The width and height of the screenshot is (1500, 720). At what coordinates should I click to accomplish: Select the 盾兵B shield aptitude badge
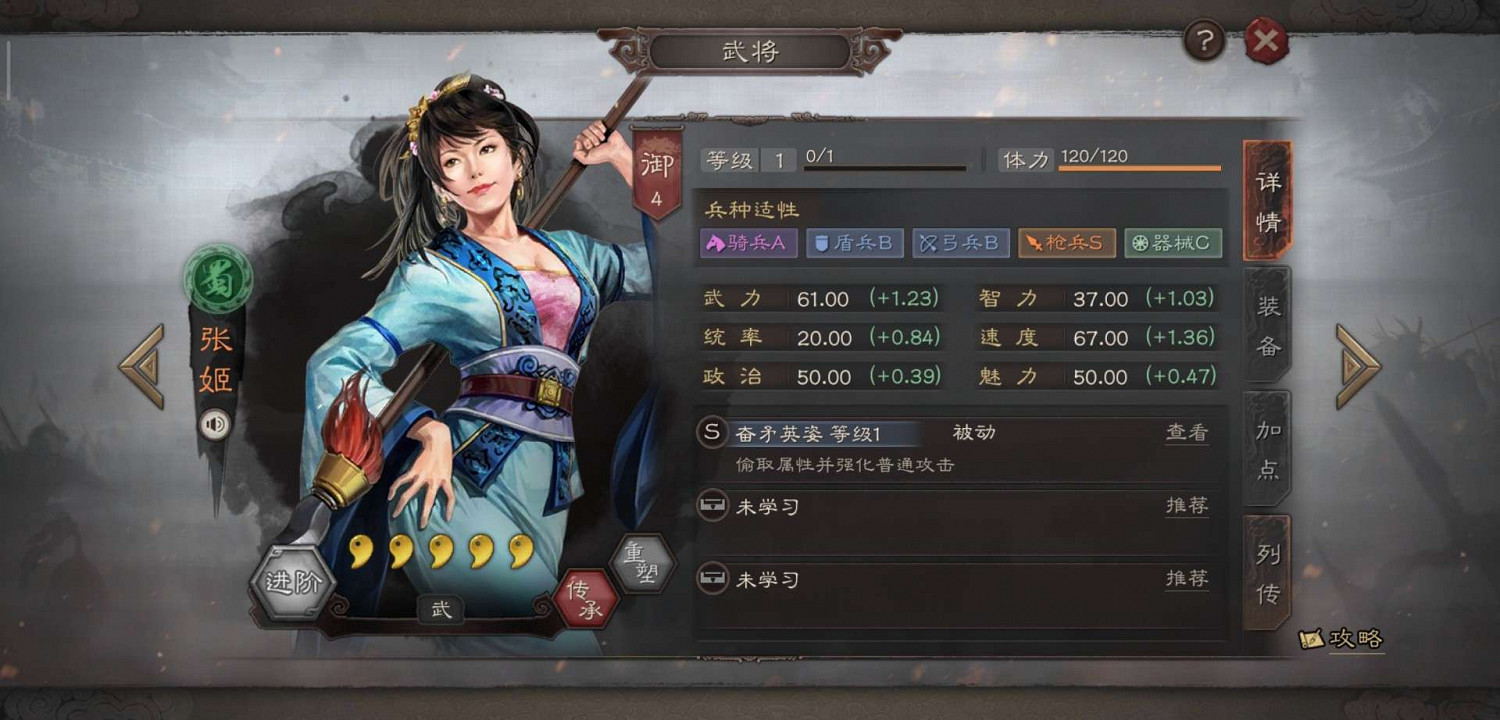(854, 242)
